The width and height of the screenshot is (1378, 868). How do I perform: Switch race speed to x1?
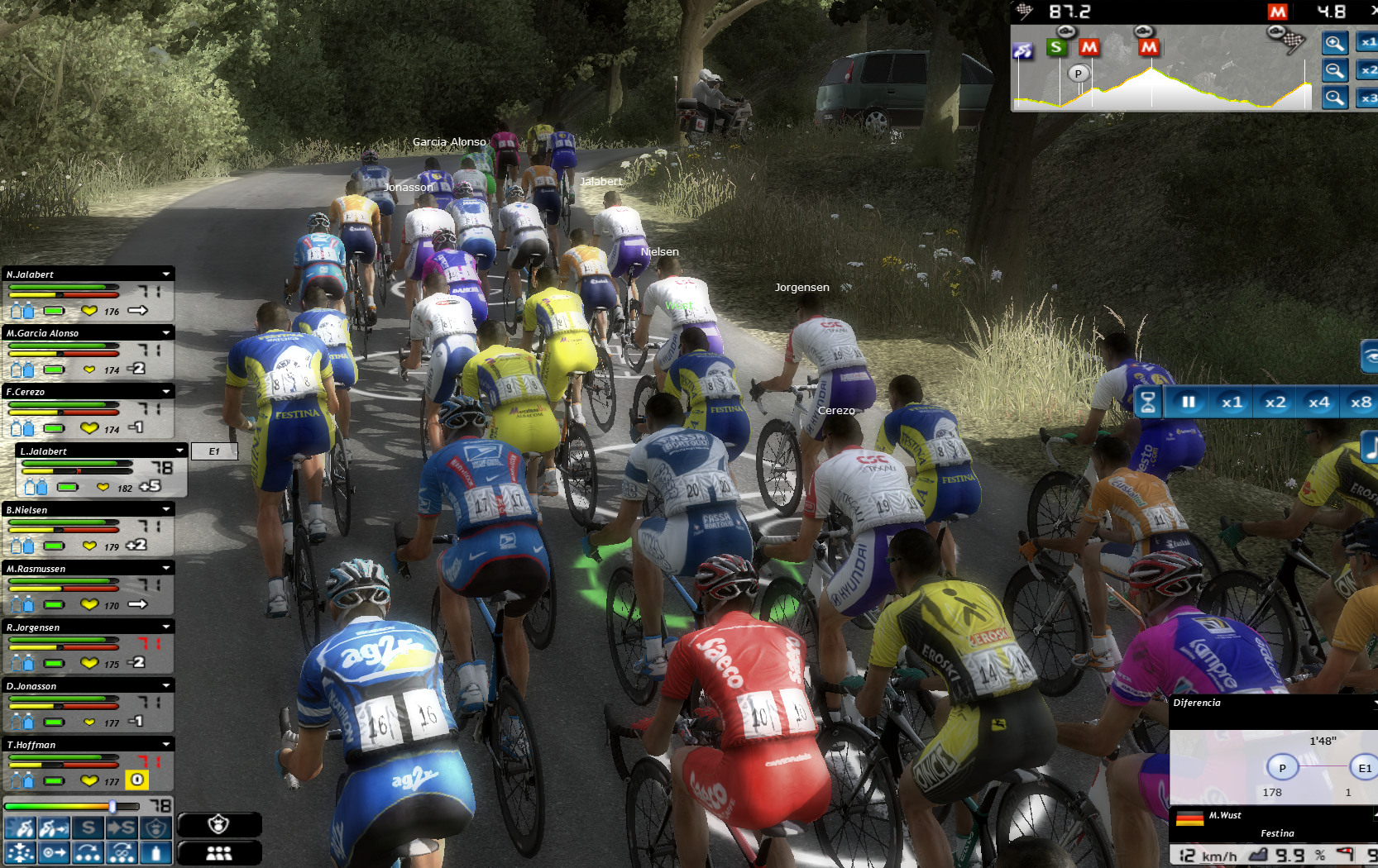1232,403
